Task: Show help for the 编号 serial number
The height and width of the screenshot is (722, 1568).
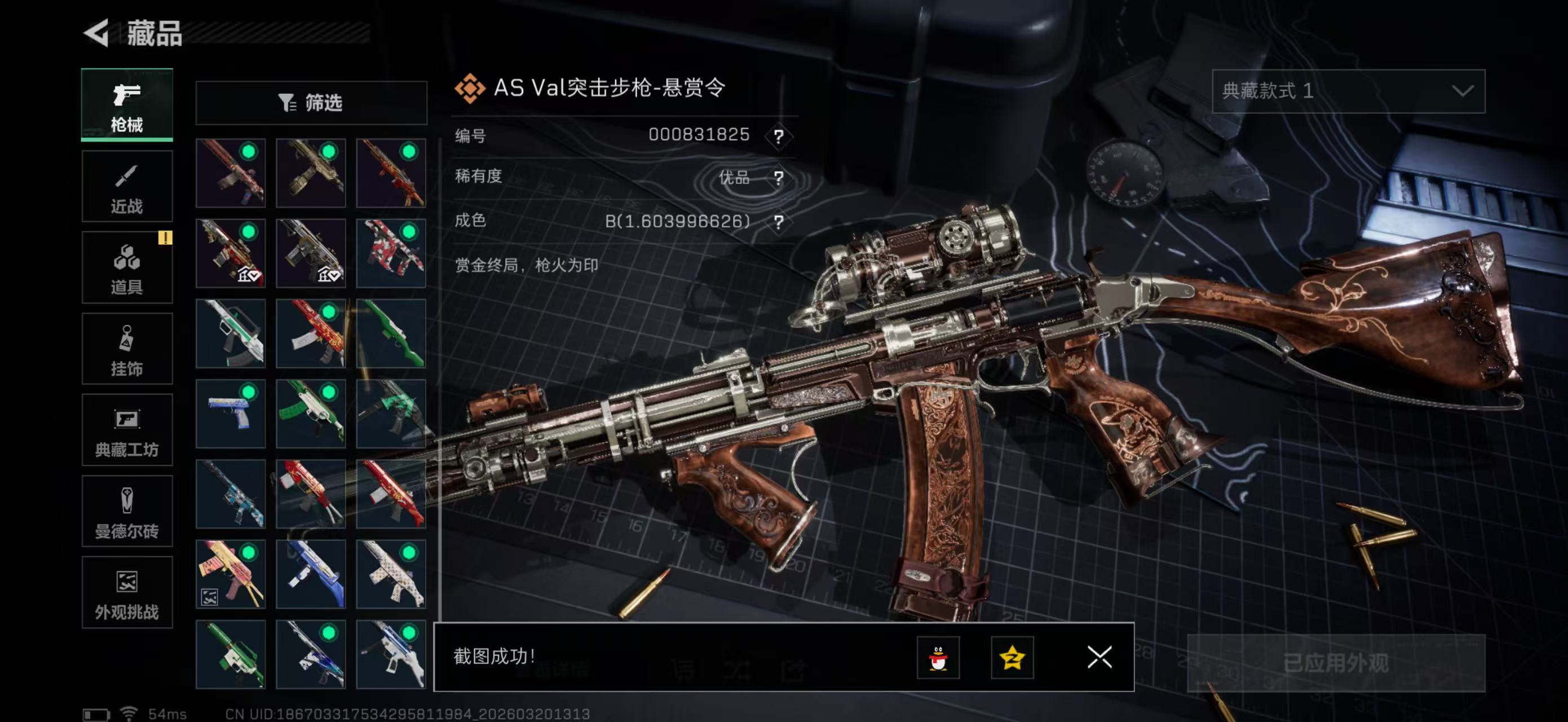Action: pos(778,136)
